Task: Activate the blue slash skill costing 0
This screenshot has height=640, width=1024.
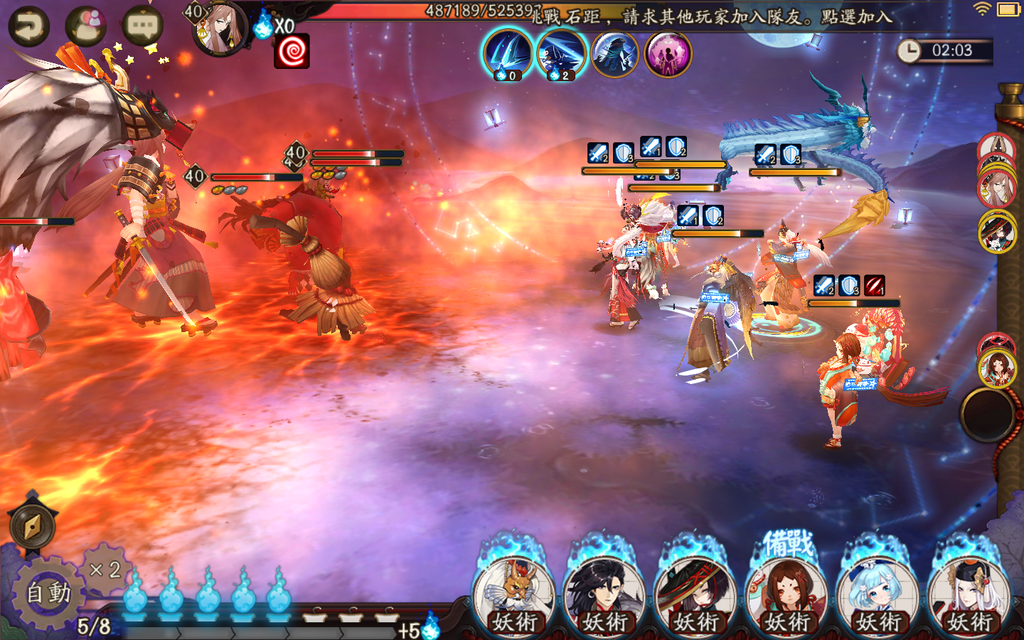Action: pyautogui.click(x=507, y=52)
